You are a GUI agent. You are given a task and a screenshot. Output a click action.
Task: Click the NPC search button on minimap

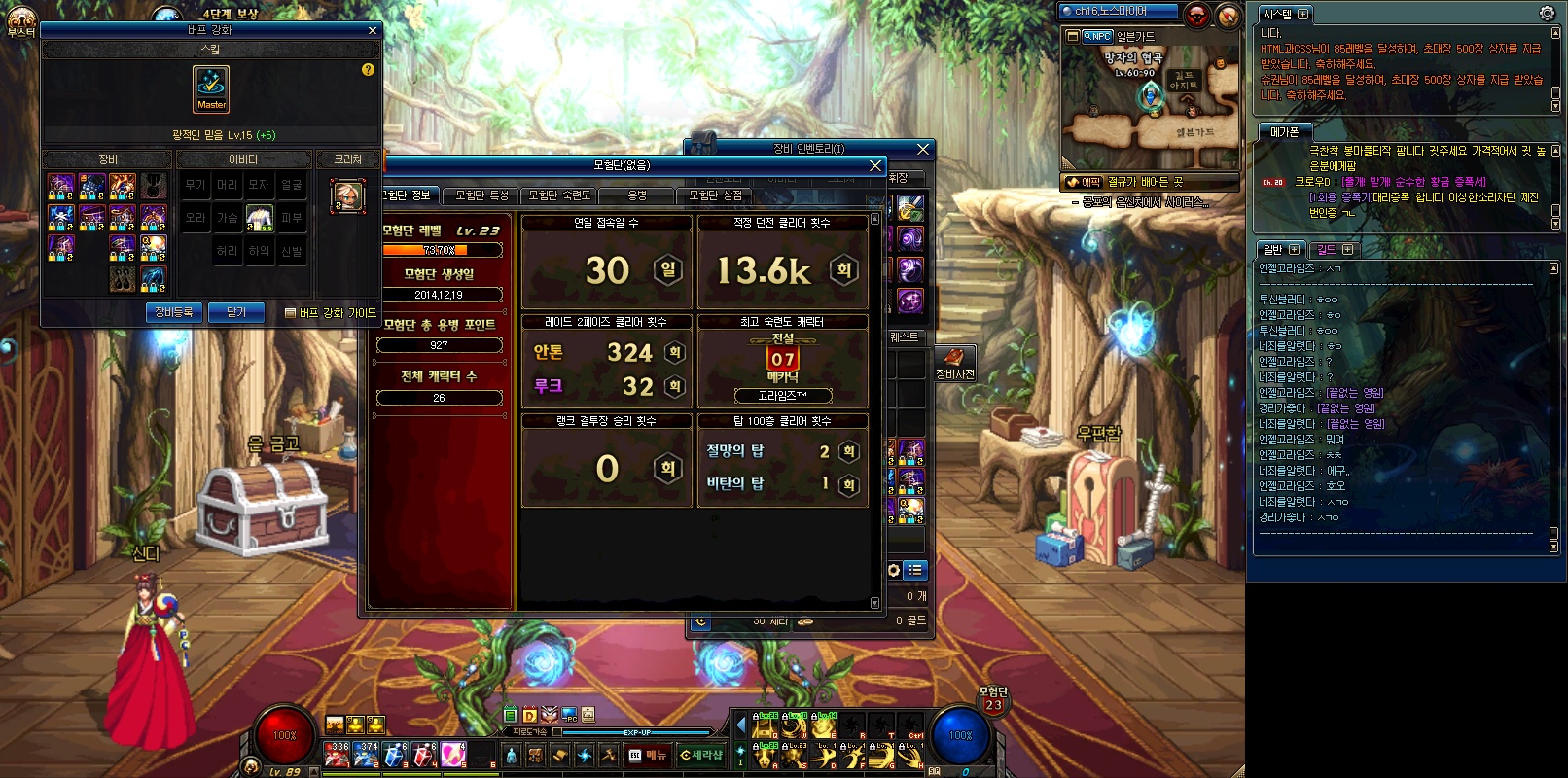pos(1096,36)
